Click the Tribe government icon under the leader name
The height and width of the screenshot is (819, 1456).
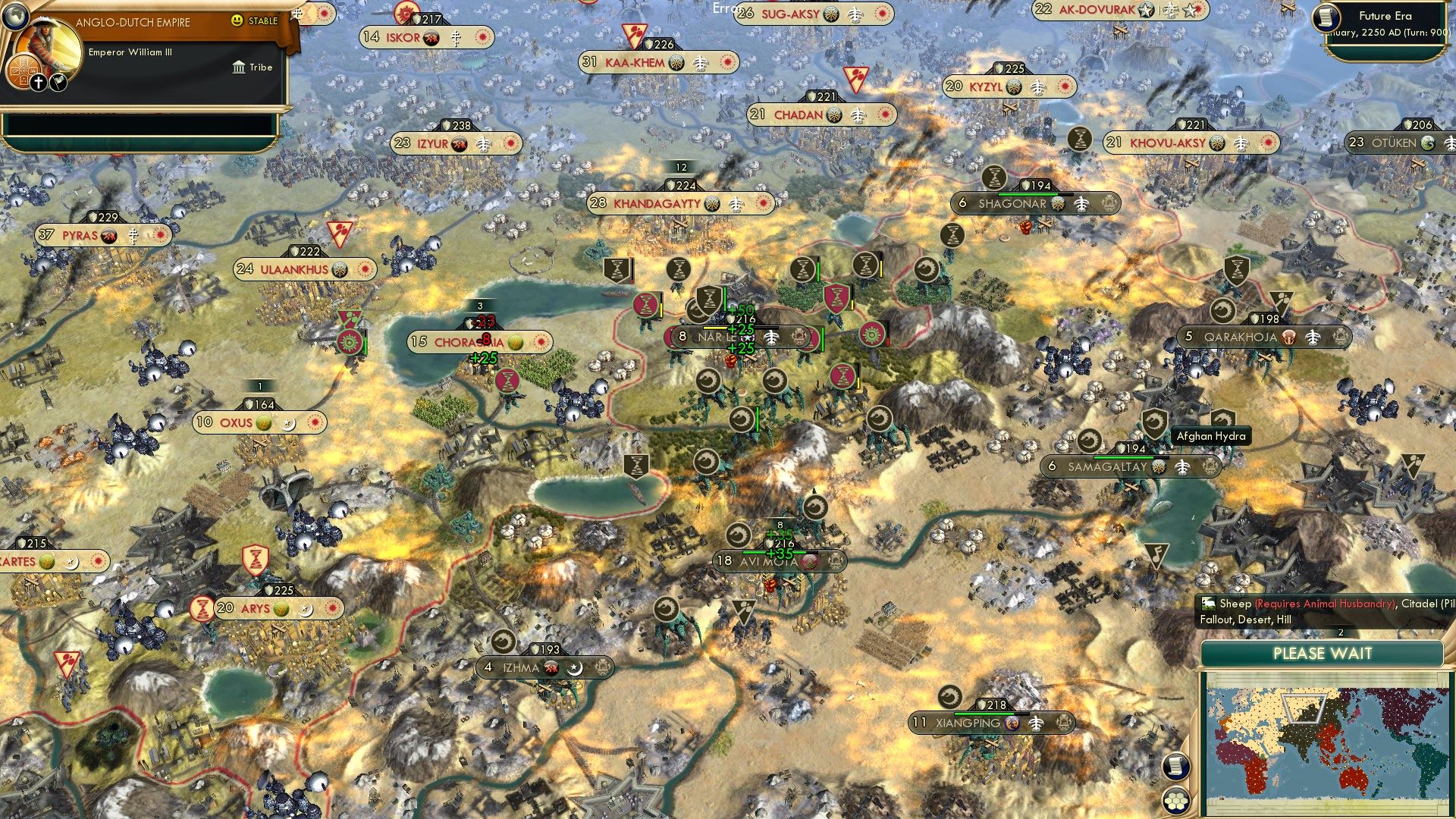(x=239, y=68)
